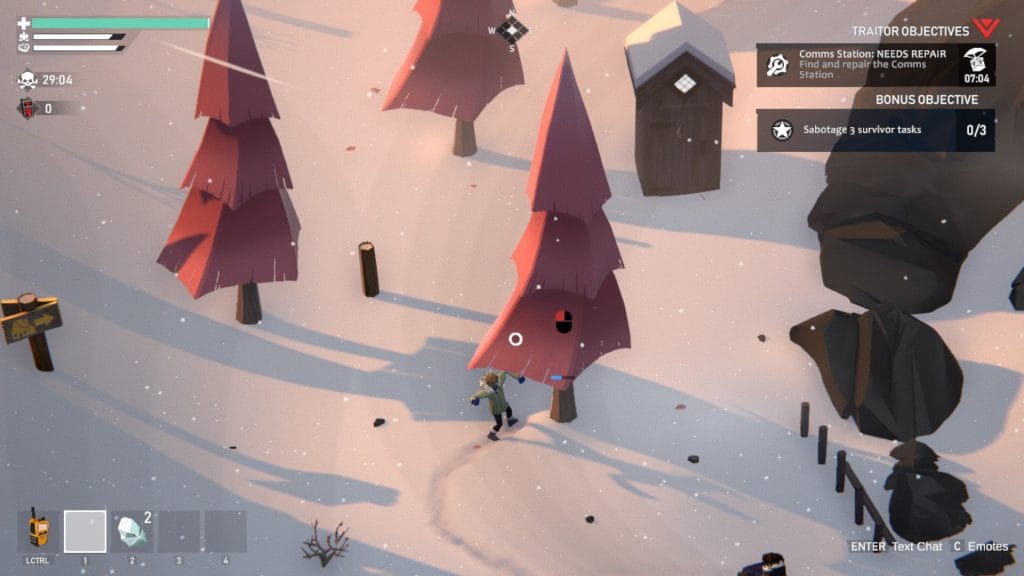Open the Comms Station: Needs Repair objective
The width and height of the screenshot is (1024, 576).
874,65
